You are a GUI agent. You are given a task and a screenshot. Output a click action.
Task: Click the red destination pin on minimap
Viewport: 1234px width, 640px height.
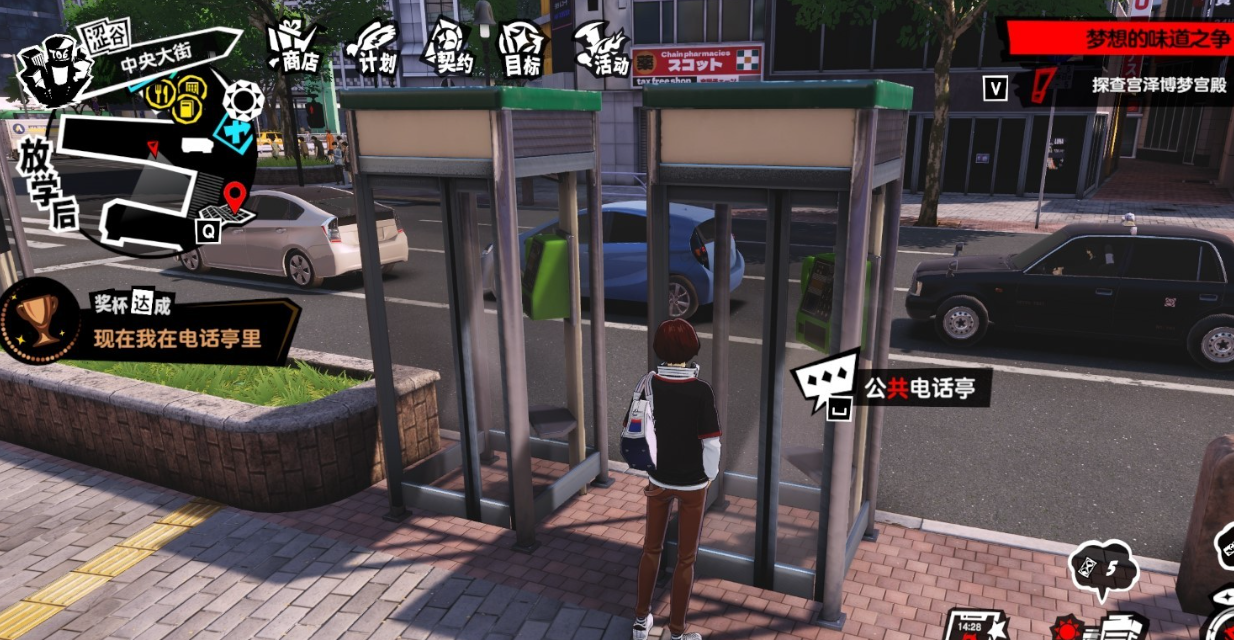(x=235, y=196)
